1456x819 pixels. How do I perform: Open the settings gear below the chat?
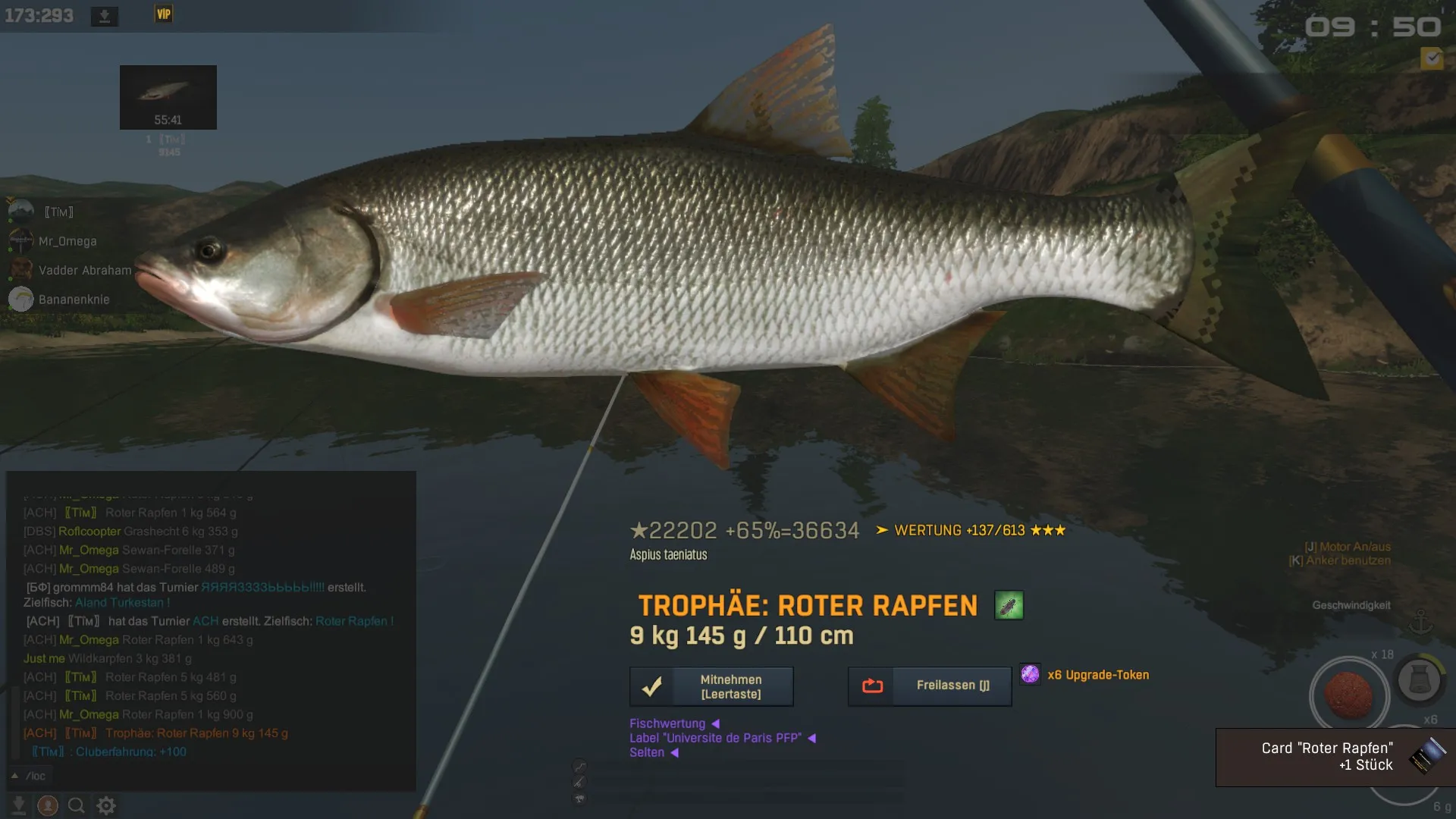(106, 805)
